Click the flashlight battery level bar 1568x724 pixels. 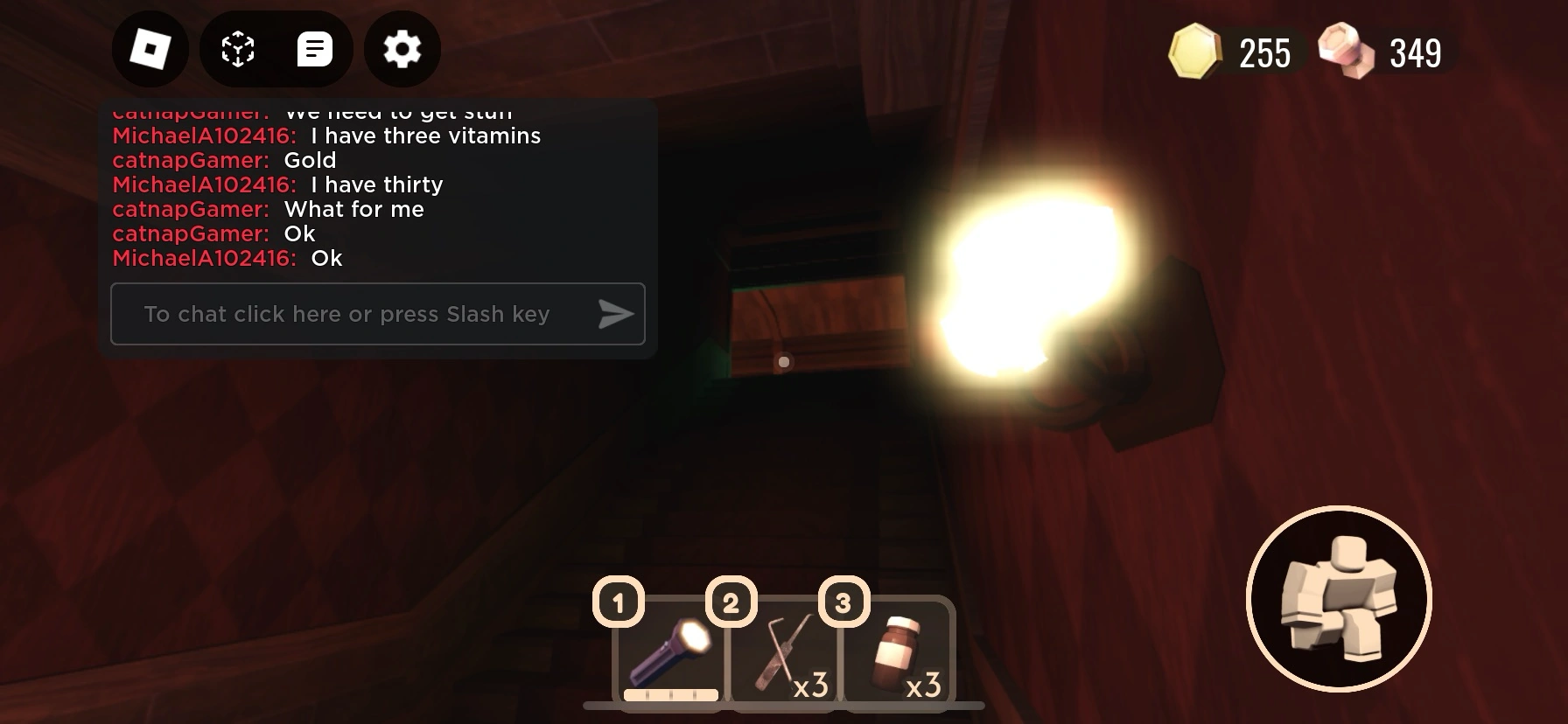click(x=669, y=695)
